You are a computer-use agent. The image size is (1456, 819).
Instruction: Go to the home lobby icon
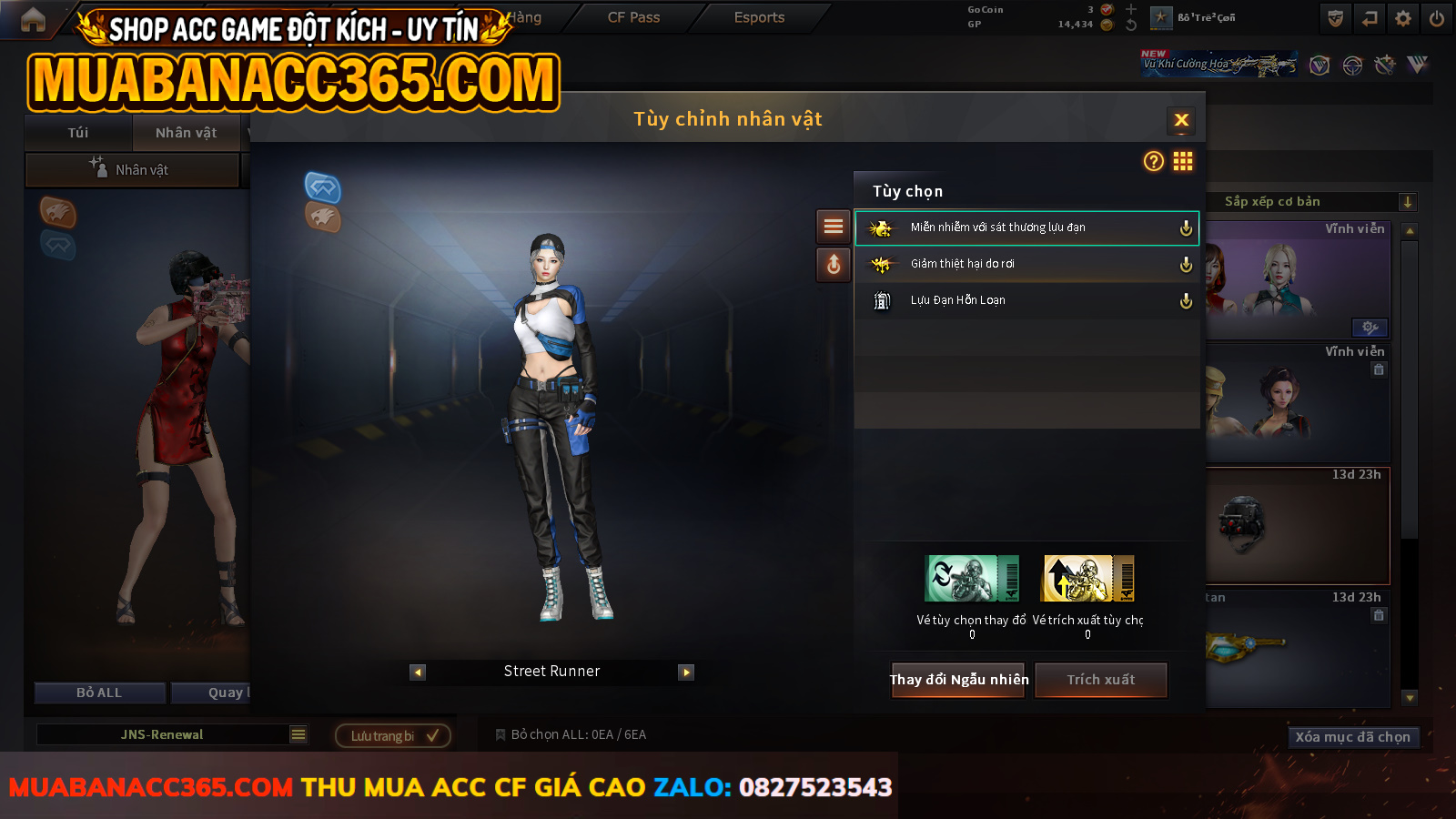coord(33,20)
